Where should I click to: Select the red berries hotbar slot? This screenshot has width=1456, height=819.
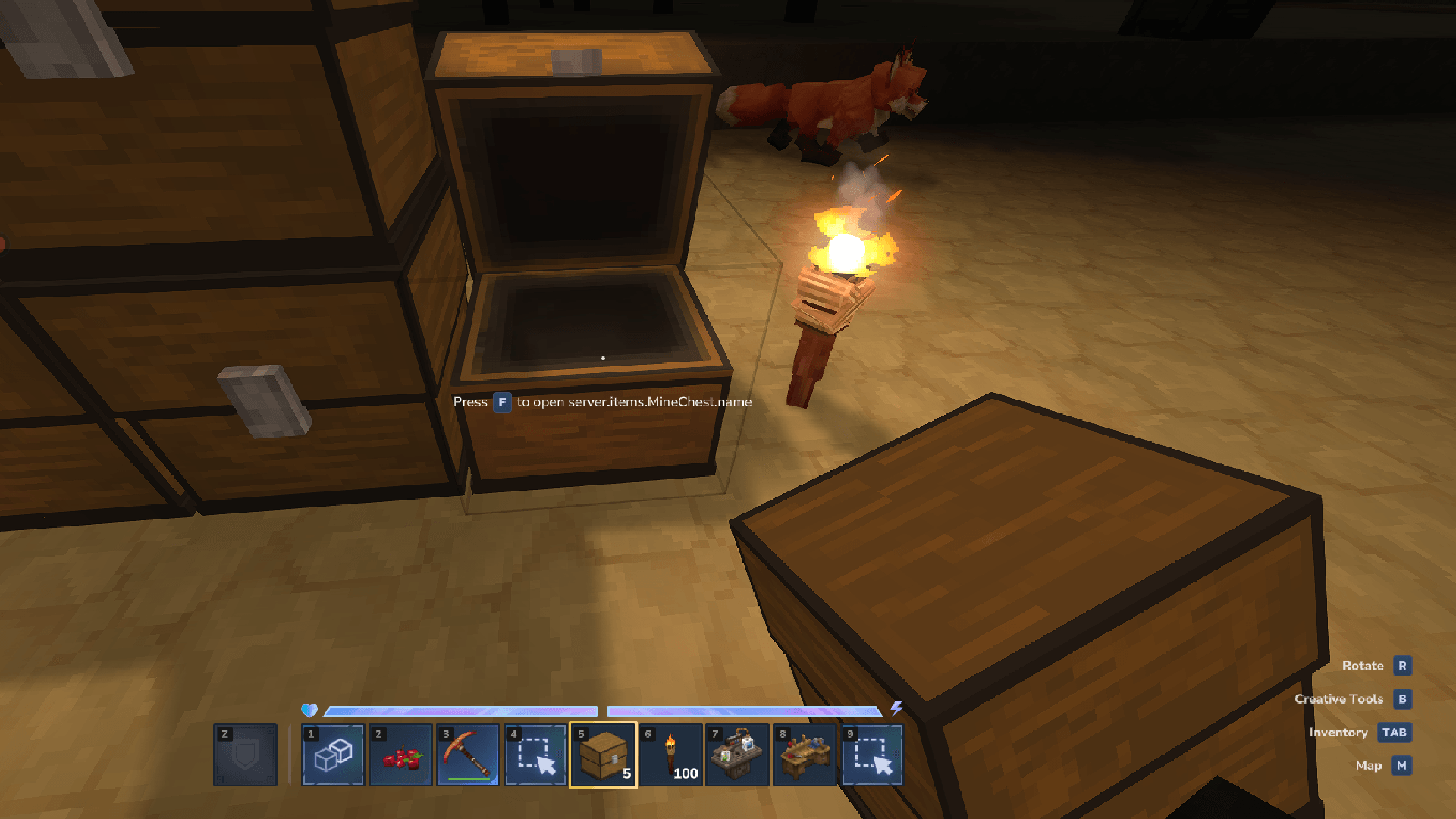(400, 755)
